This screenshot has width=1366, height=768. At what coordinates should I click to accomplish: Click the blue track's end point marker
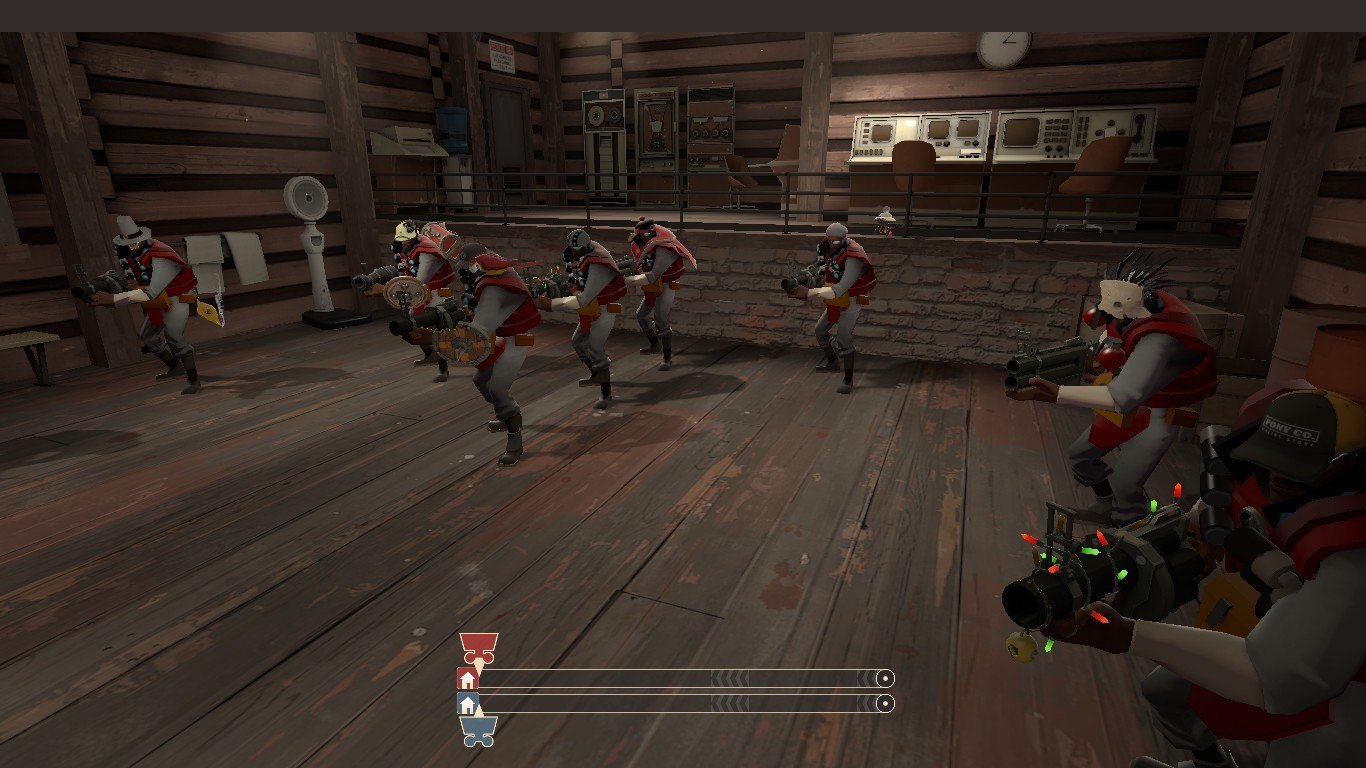[884, 704]
